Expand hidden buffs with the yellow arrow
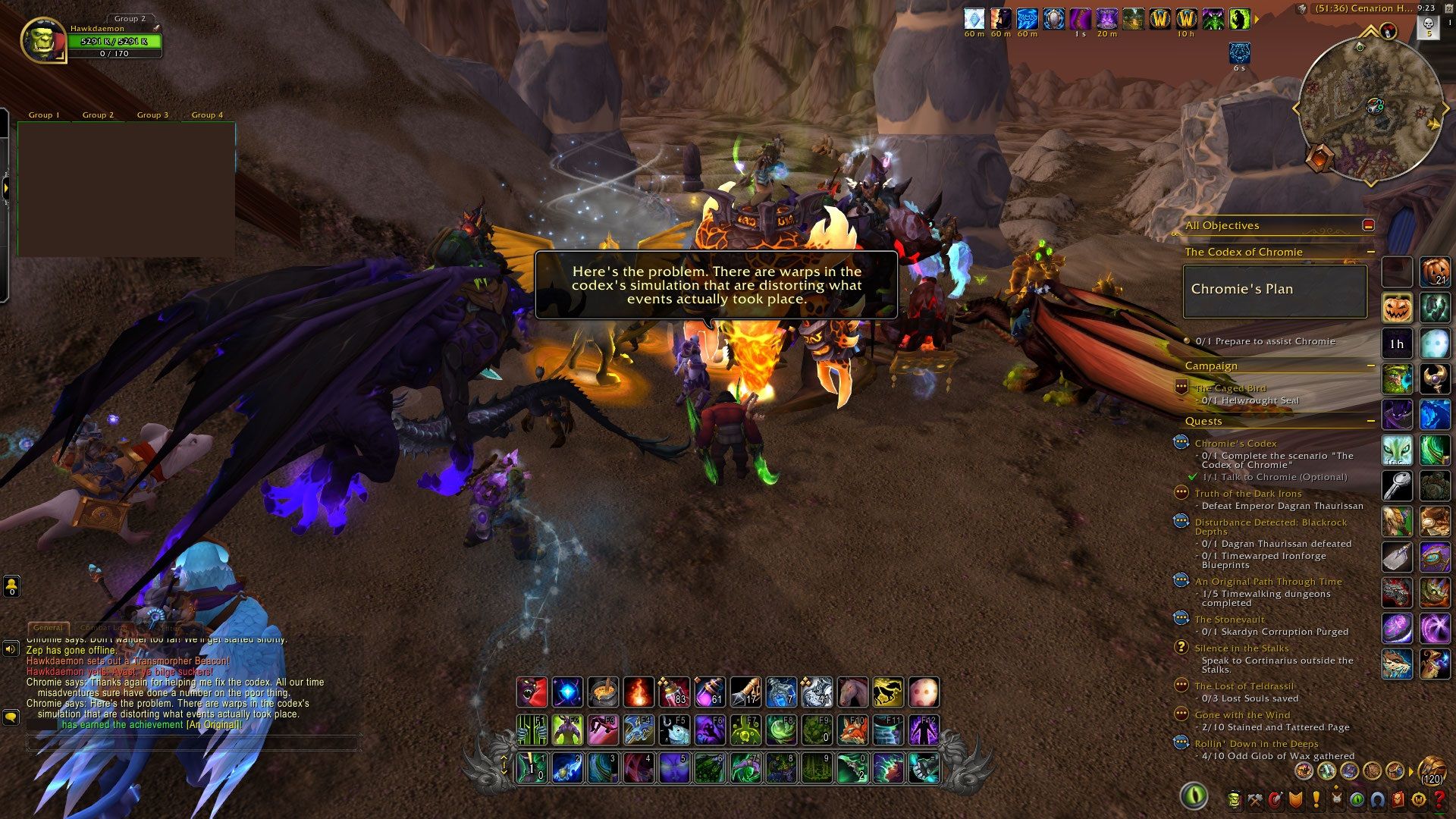Screen dimensions: 1456x819 [1257, 19]
